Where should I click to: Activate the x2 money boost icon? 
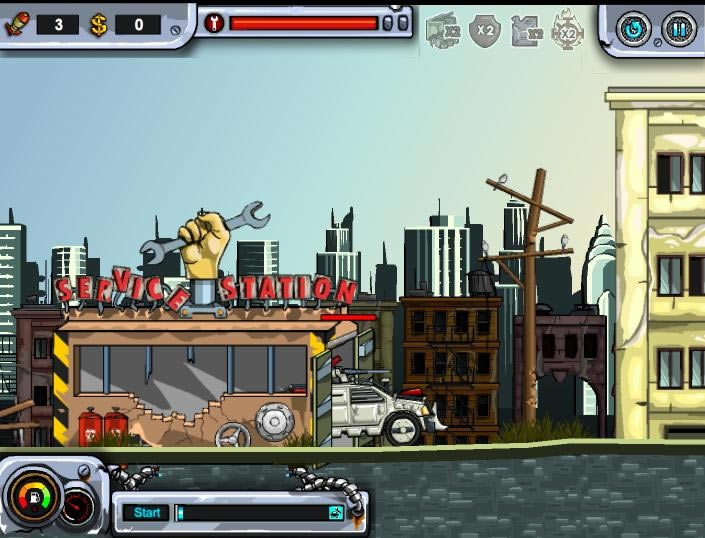tap(443, 31)
